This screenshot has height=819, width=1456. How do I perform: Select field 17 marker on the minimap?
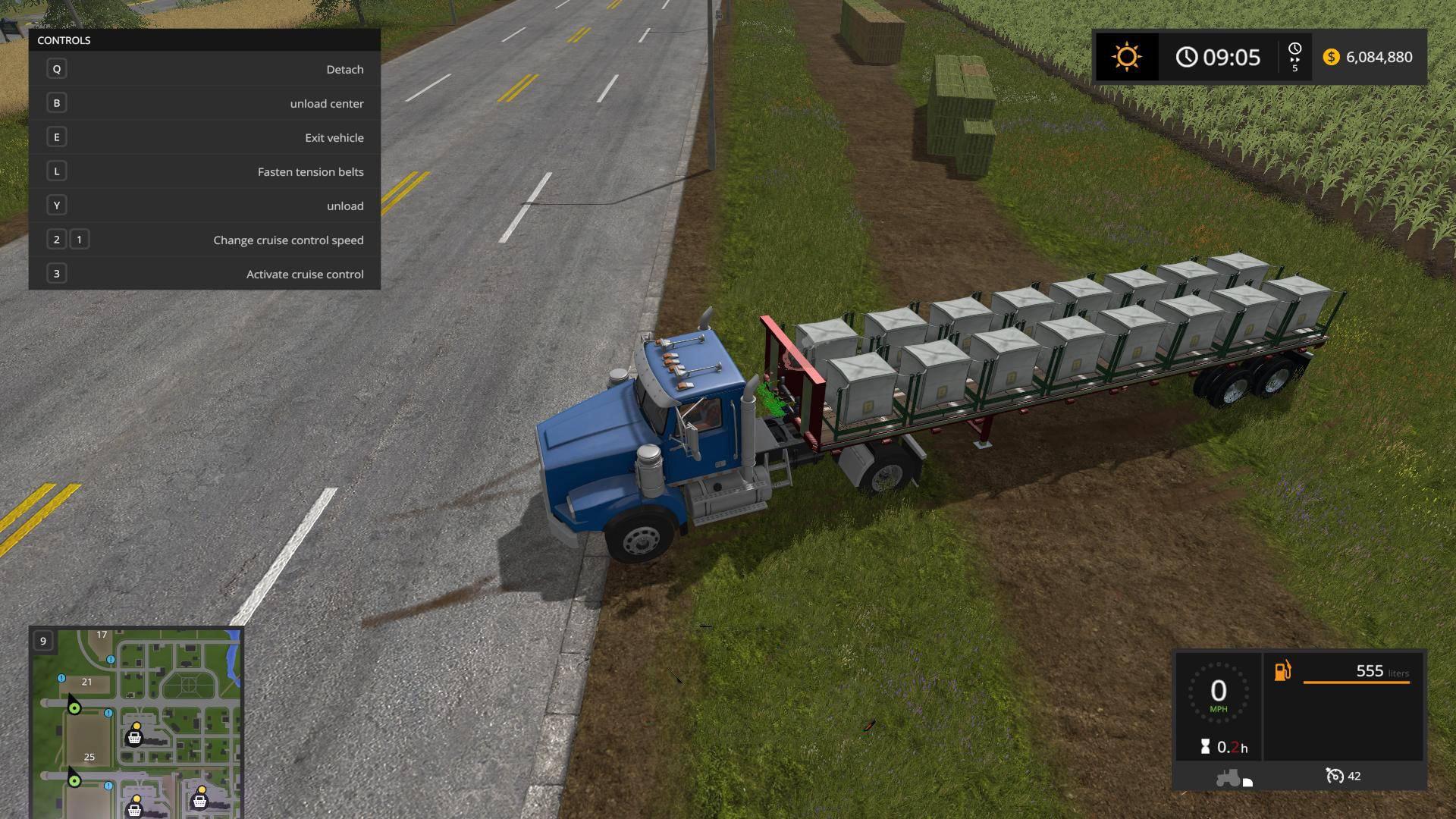pos(102,635)
